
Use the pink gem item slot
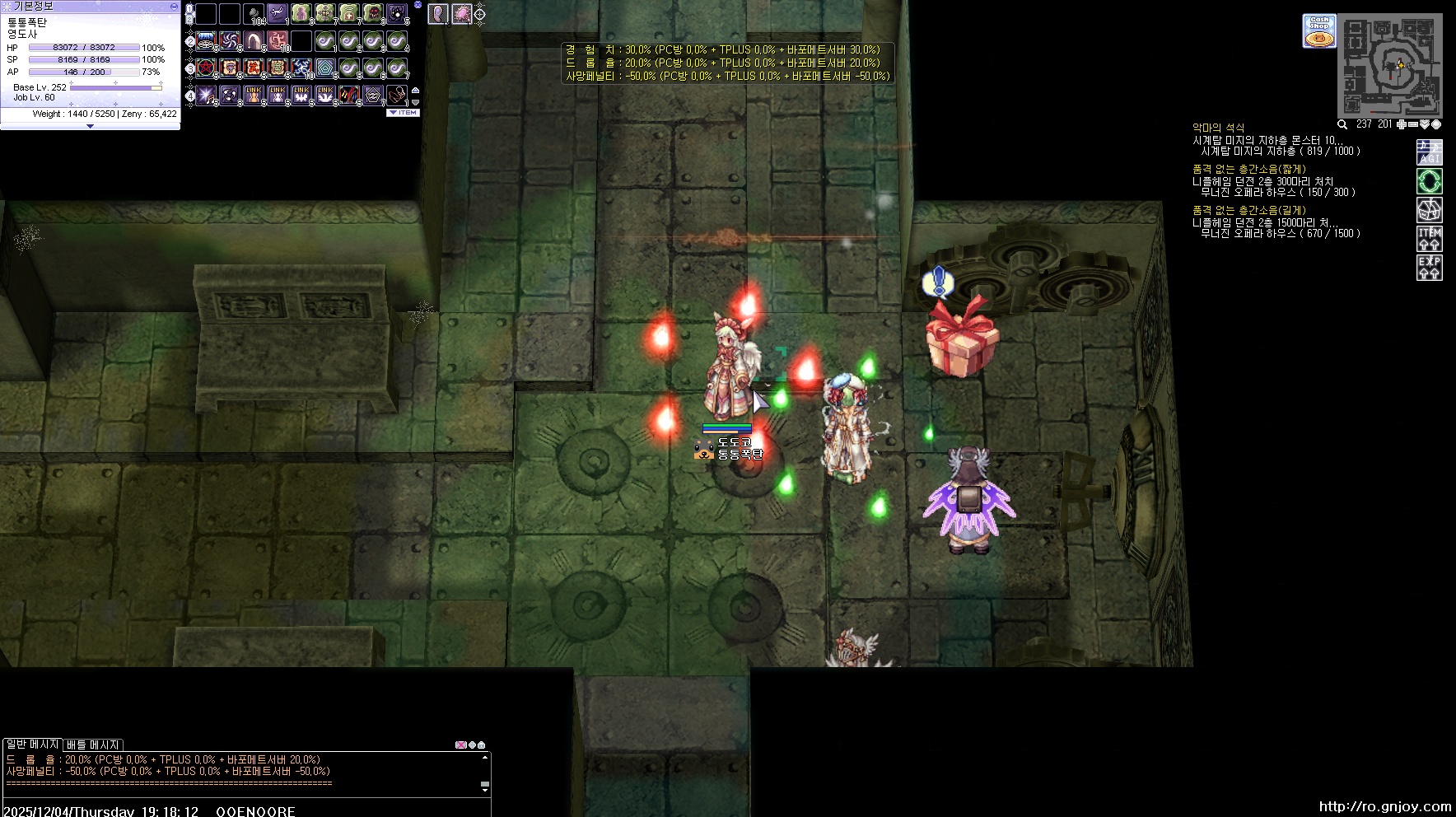point(462,14)
